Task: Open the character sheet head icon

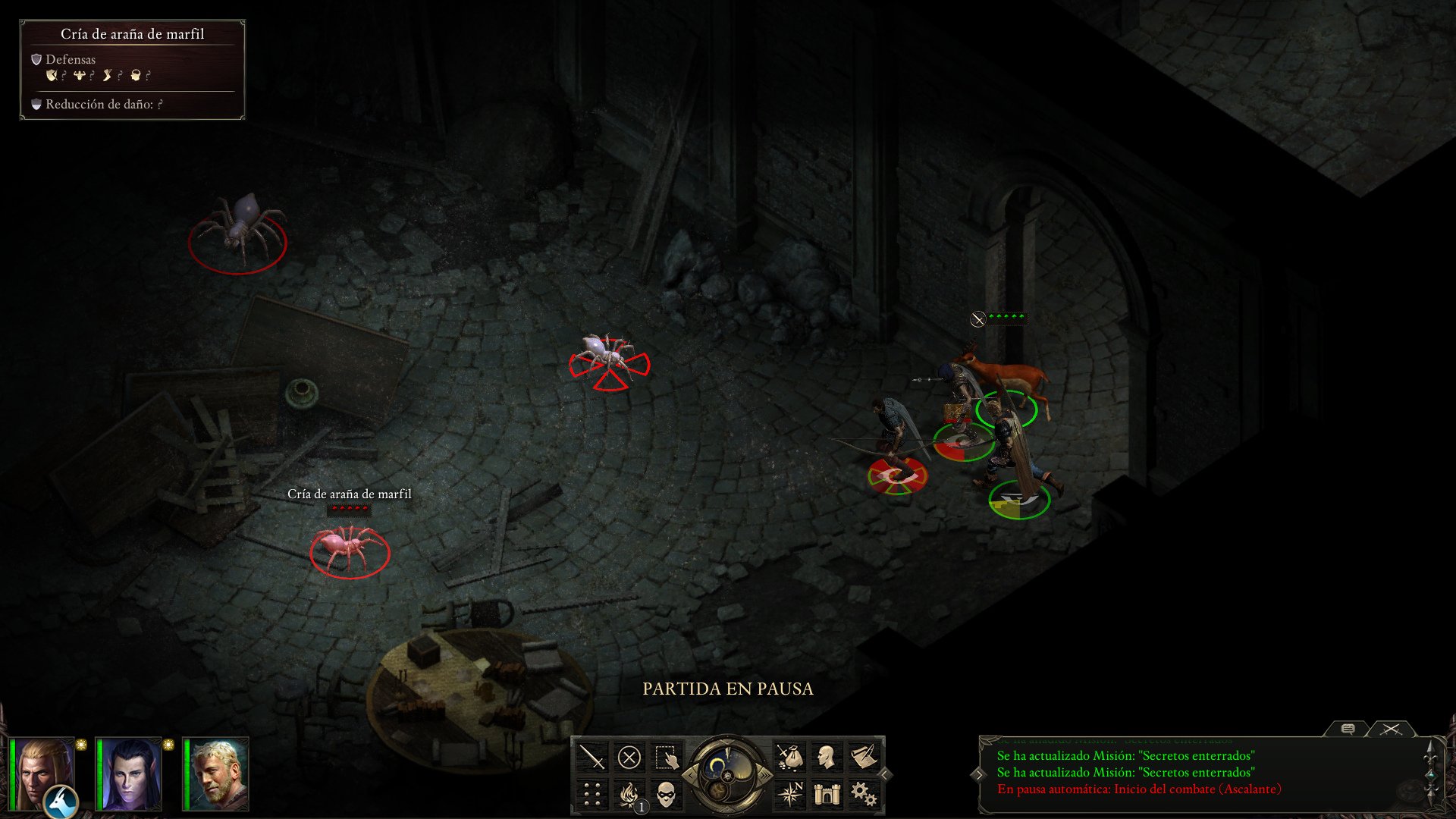Action: (x=827, y=756)
